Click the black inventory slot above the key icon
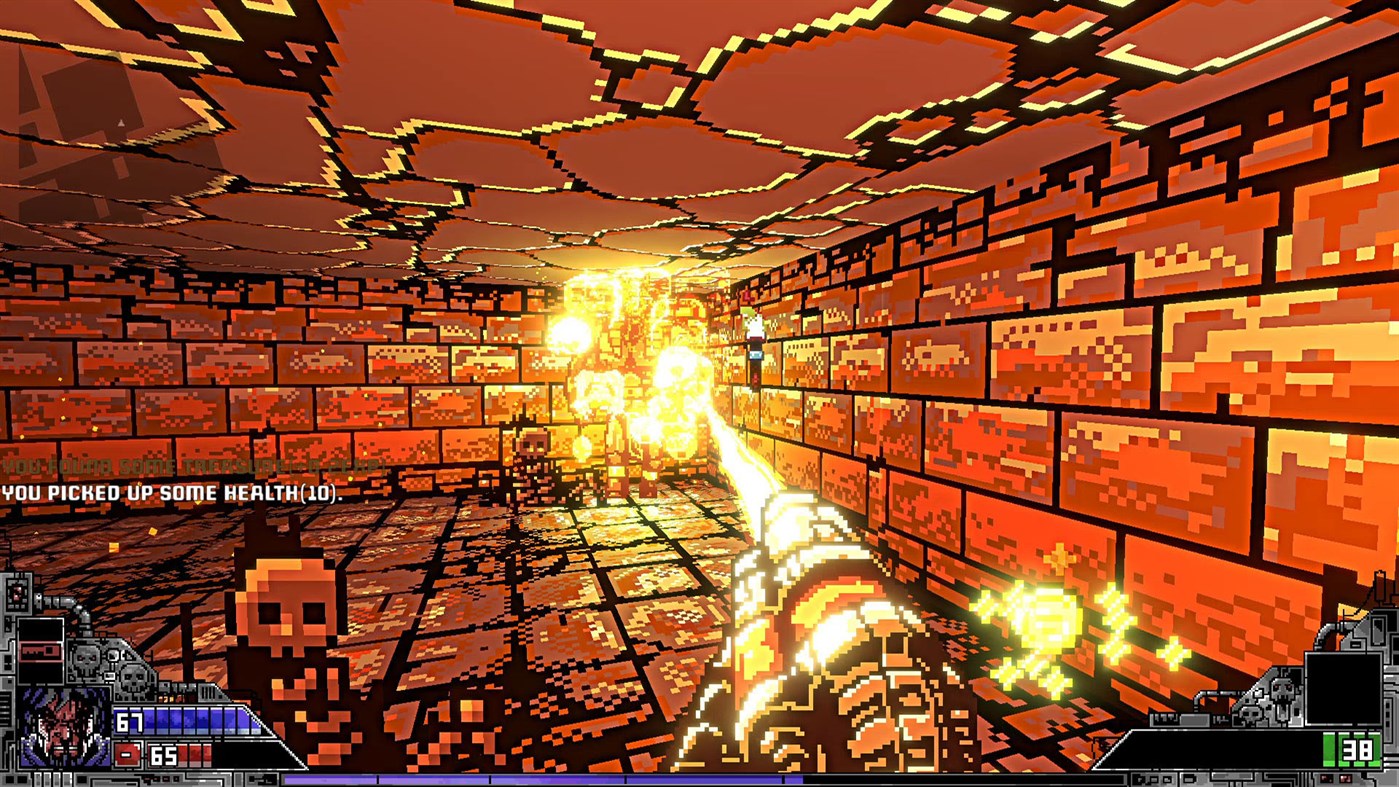Image resolution: width=1399 pixels, height=787 pixels. pos(41,627)
